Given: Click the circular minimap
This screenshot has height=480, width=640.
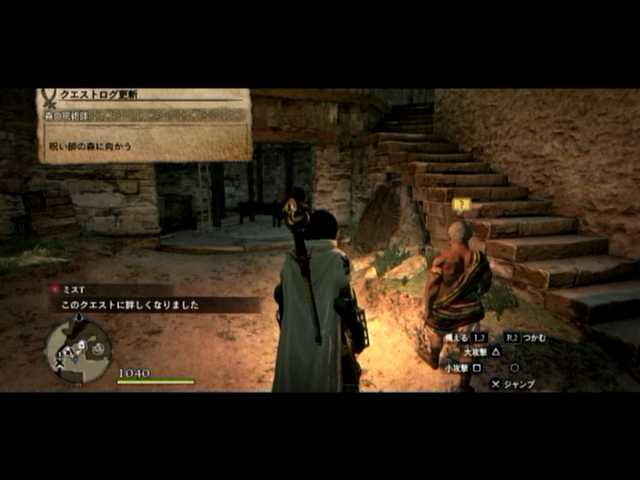Looking at the screenshot, I should click(76, 350).
